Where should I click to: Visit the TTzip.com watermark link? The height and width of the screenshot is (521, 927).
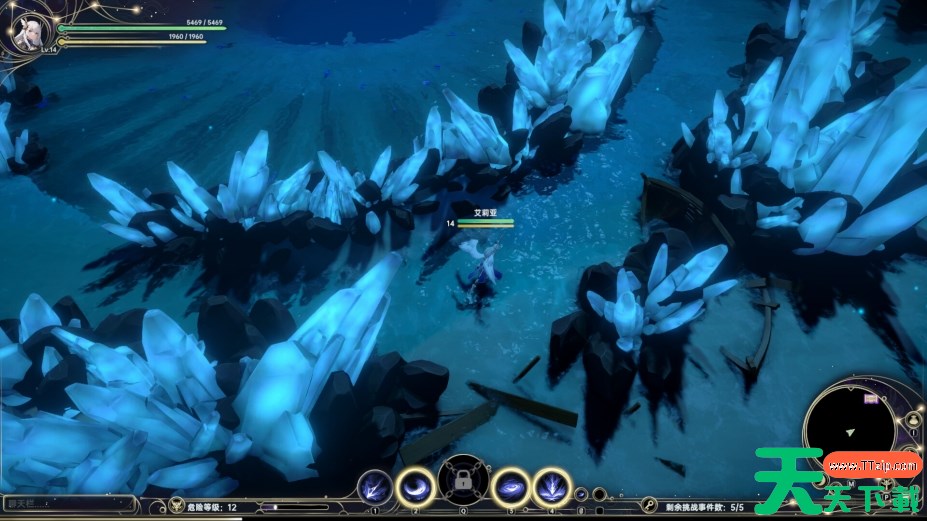[872, 465]
